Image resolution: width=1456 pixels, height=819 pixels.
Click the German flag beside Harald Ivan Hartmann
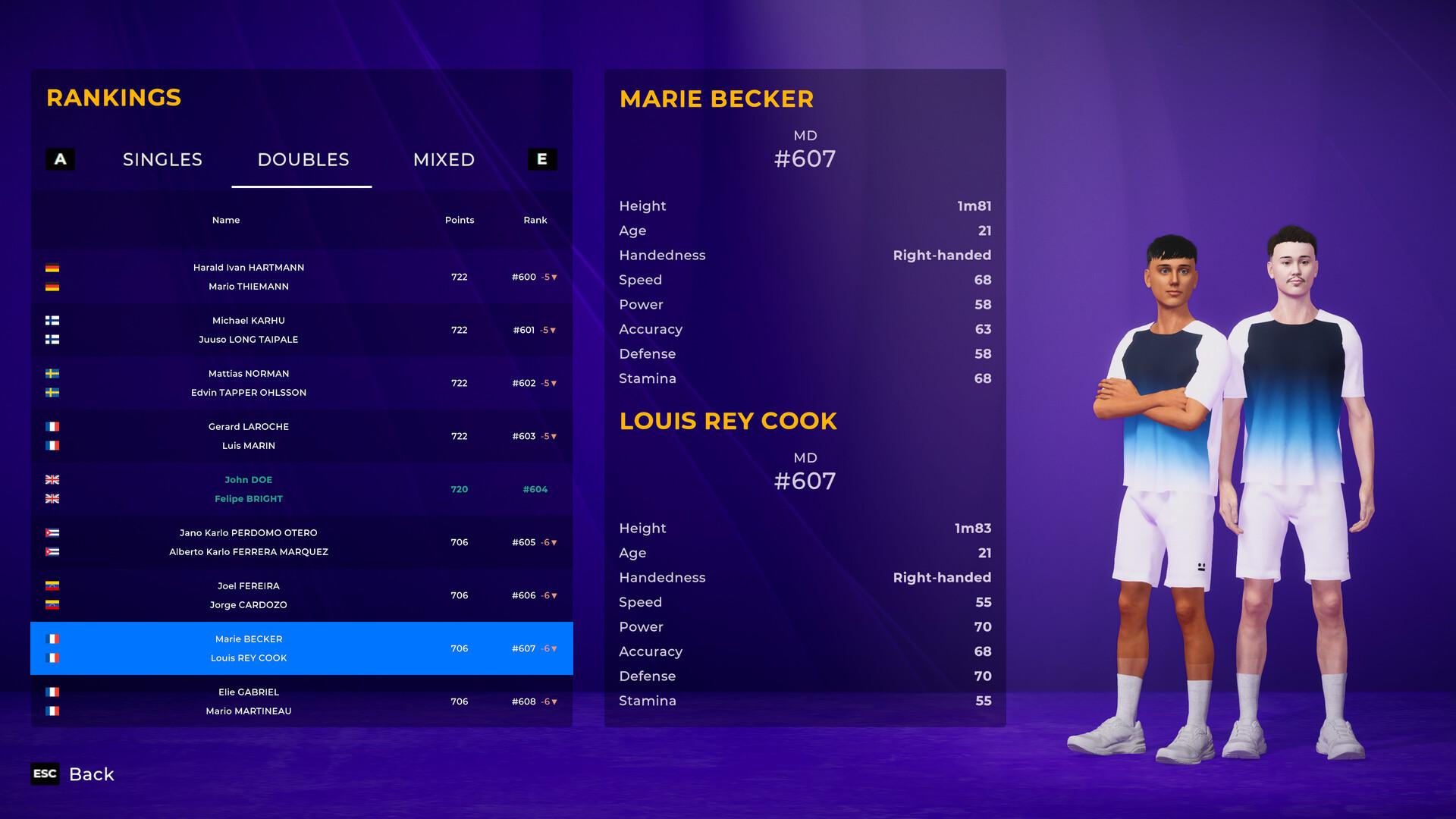click(52, 267)
